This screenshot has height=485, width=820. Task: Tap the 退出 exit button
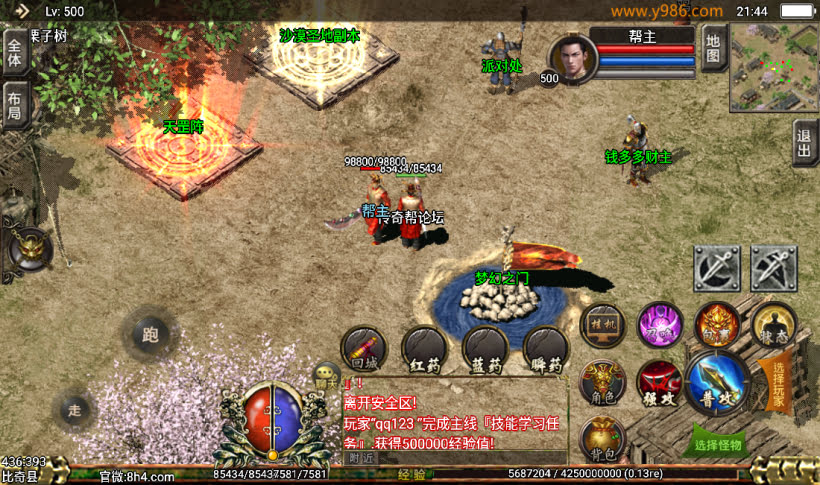pos(805,144)
